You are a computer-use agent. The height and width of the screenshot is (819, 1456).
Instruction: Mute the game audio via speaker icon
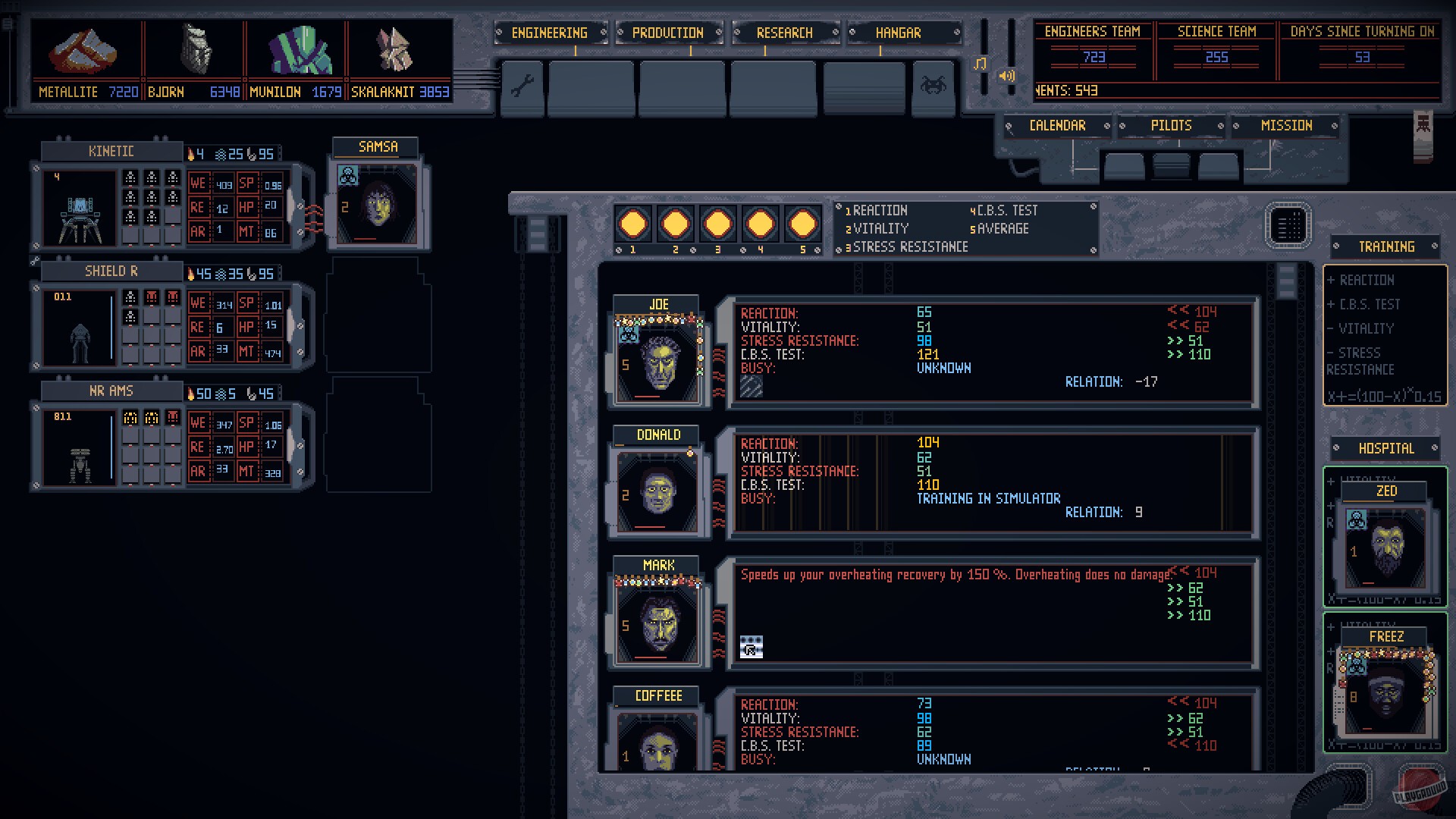tap(1006, 76)
